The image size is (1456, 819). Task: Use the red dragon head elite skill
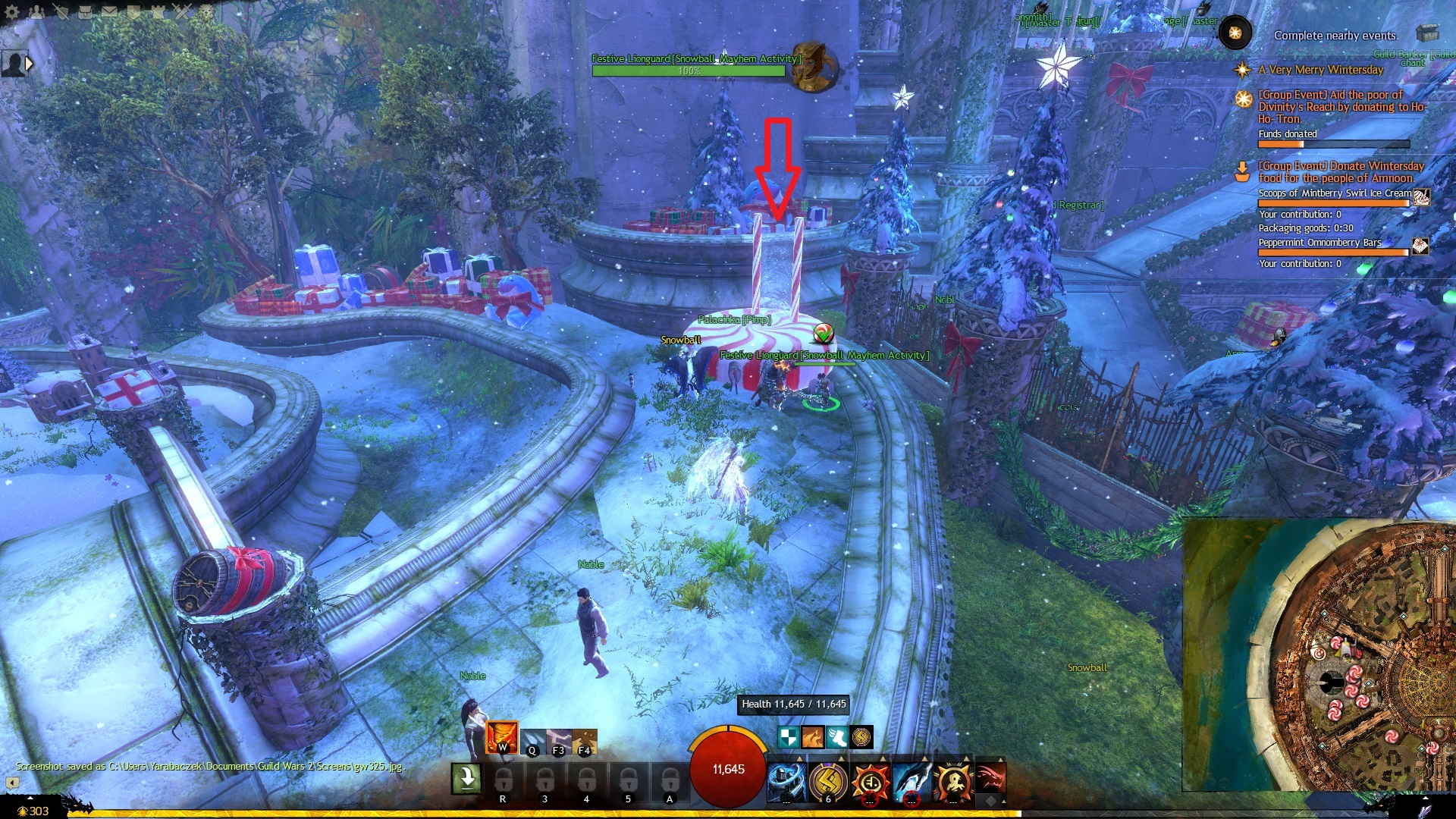[x=990, y=779]
